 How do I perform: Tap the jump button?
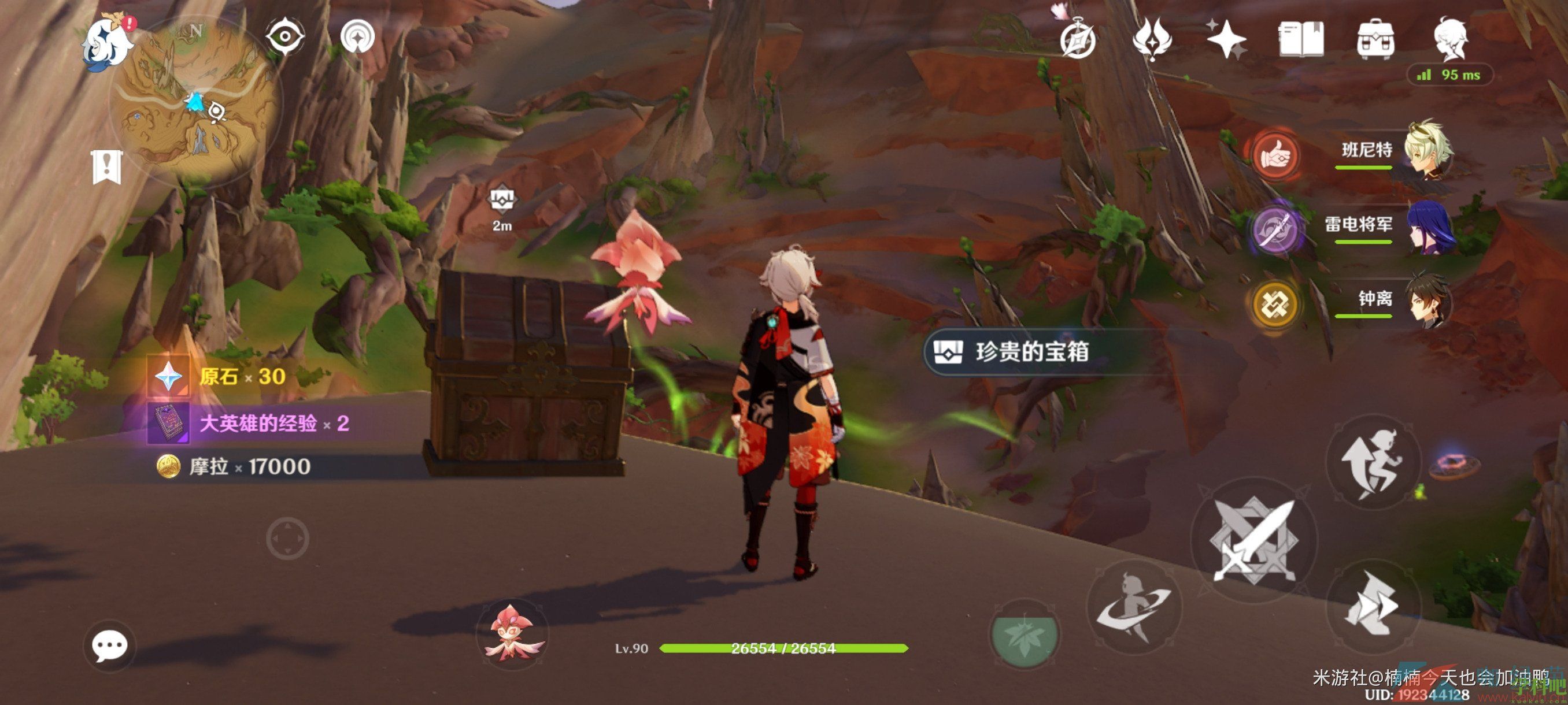tap(1373, 461)
